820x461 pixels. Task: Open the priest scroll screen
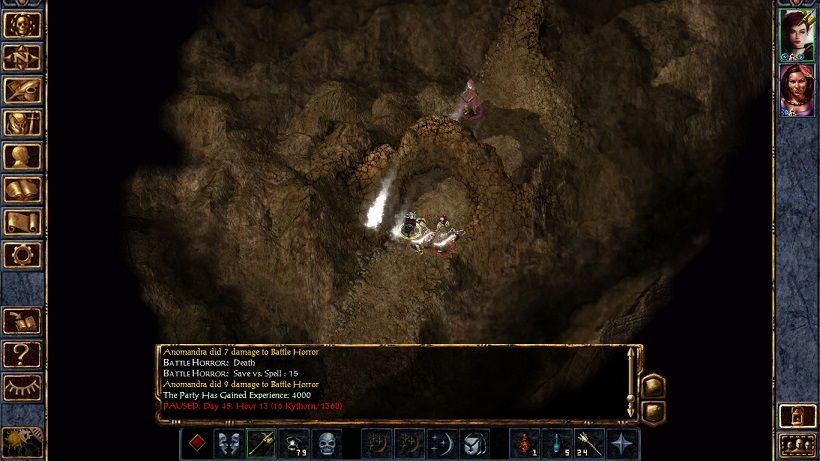(22, 222)
